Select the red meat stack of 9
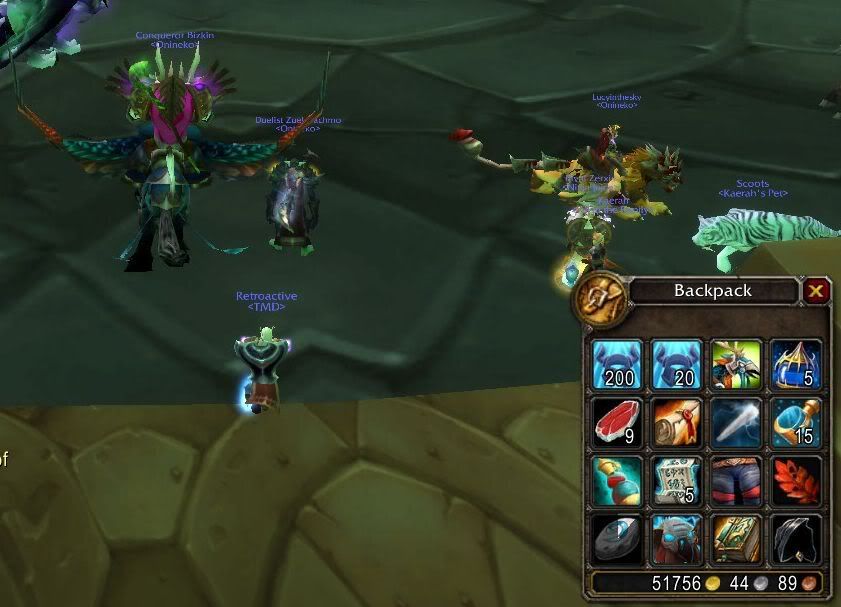The width and height of the screenshot is (841, 607). pos(616,423)
